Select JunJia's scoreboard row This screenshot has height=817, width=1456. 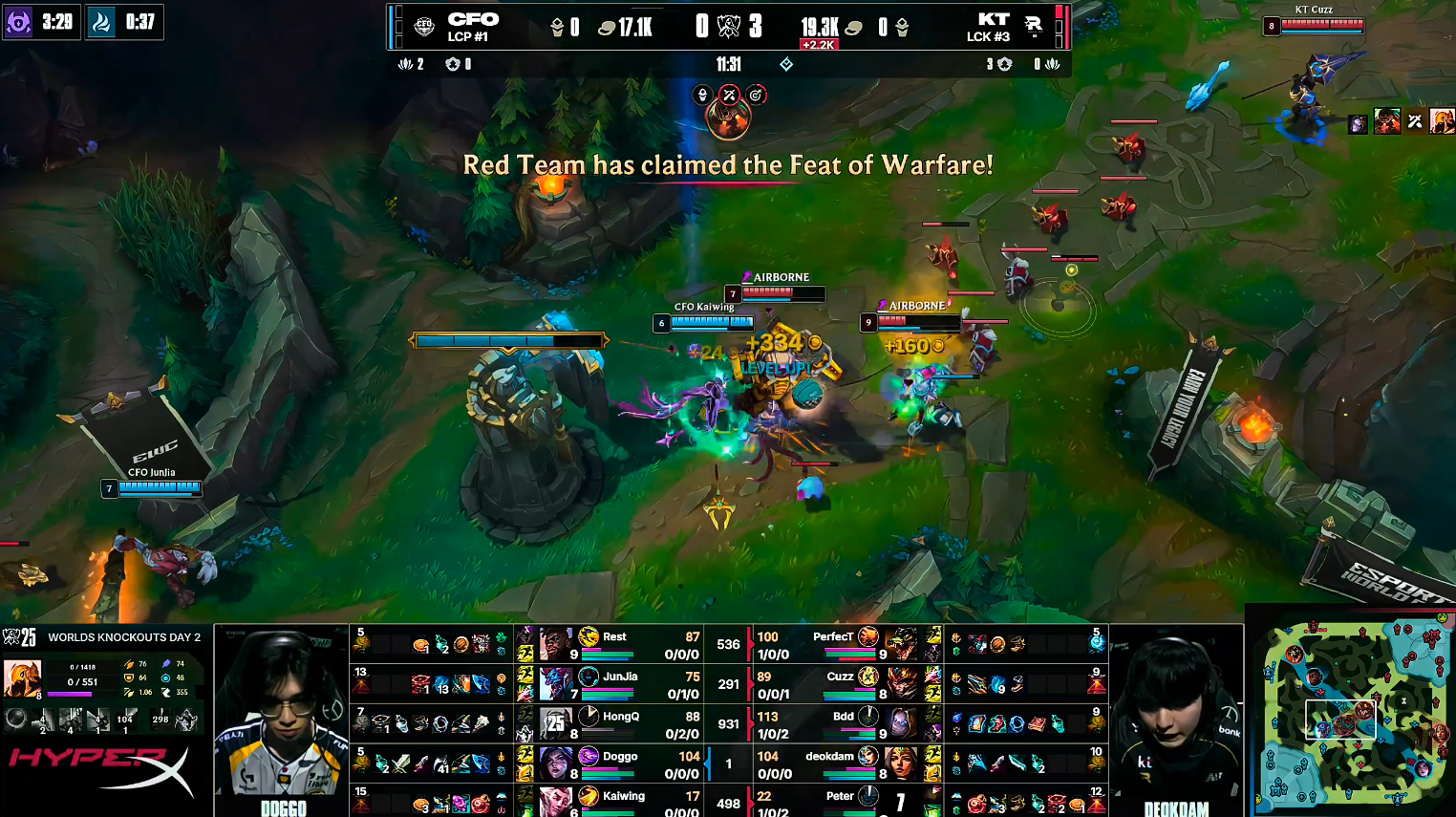click(x=619, y=684)
